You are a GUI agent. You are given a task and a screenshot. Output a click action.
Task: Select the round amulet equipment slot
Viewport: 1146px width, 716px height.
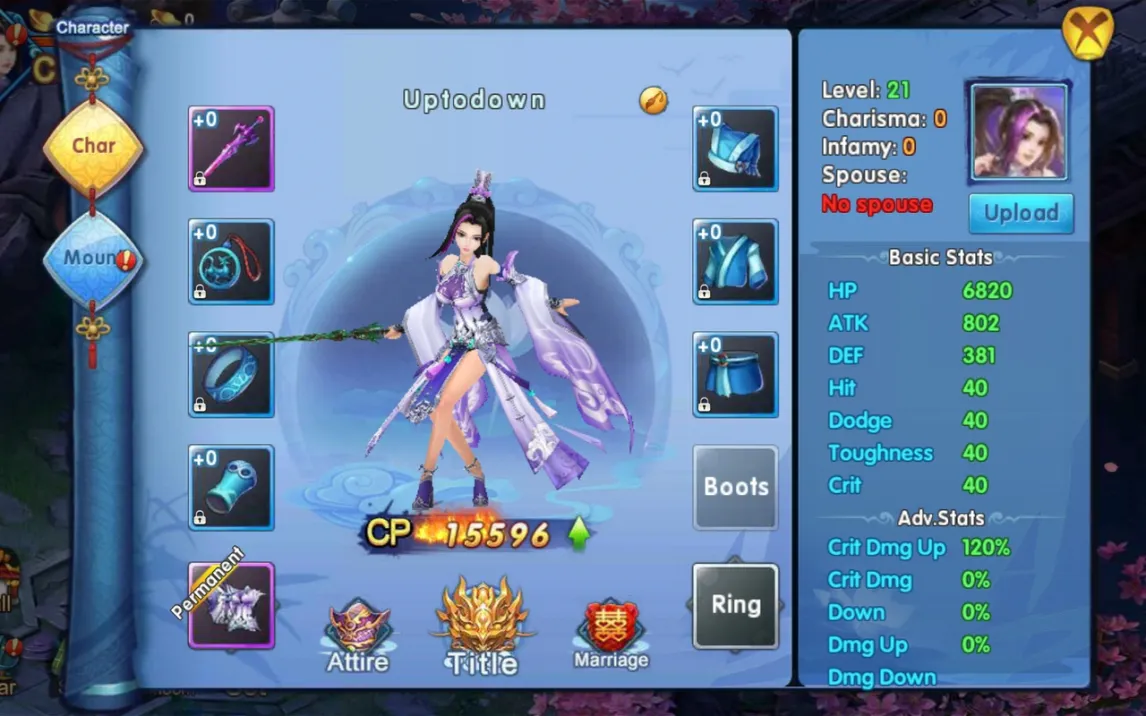click(231, 262)
